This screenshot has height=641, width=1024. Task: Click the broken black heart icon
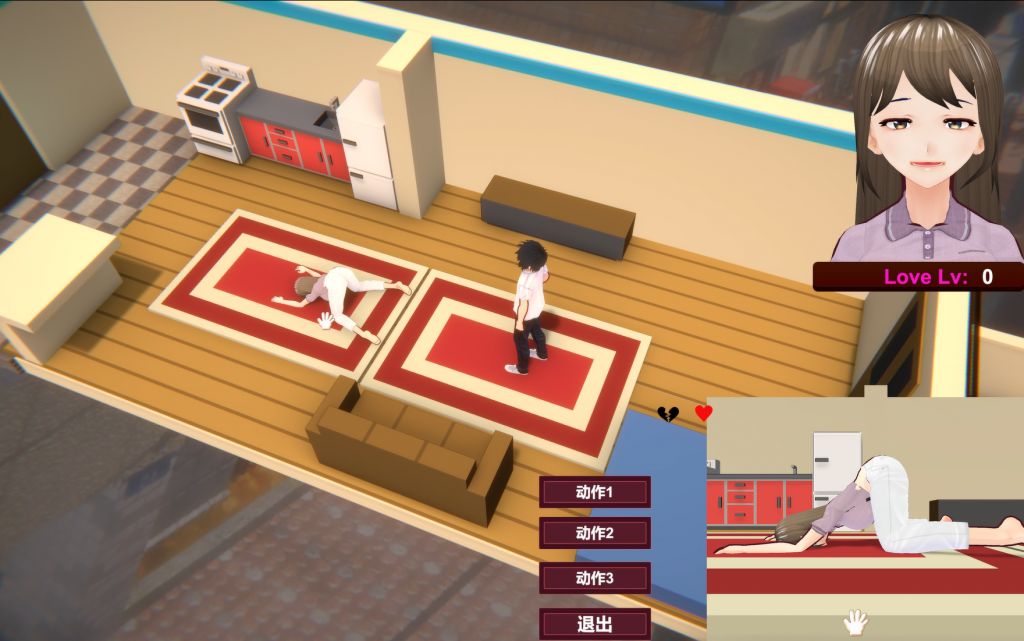[x=668, y=413]
